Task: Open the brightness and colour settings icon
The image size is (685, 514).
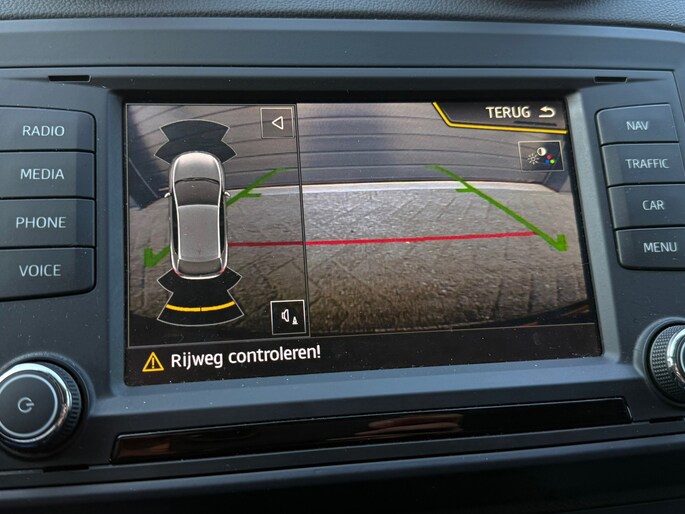Action: [x=541, y=155]
